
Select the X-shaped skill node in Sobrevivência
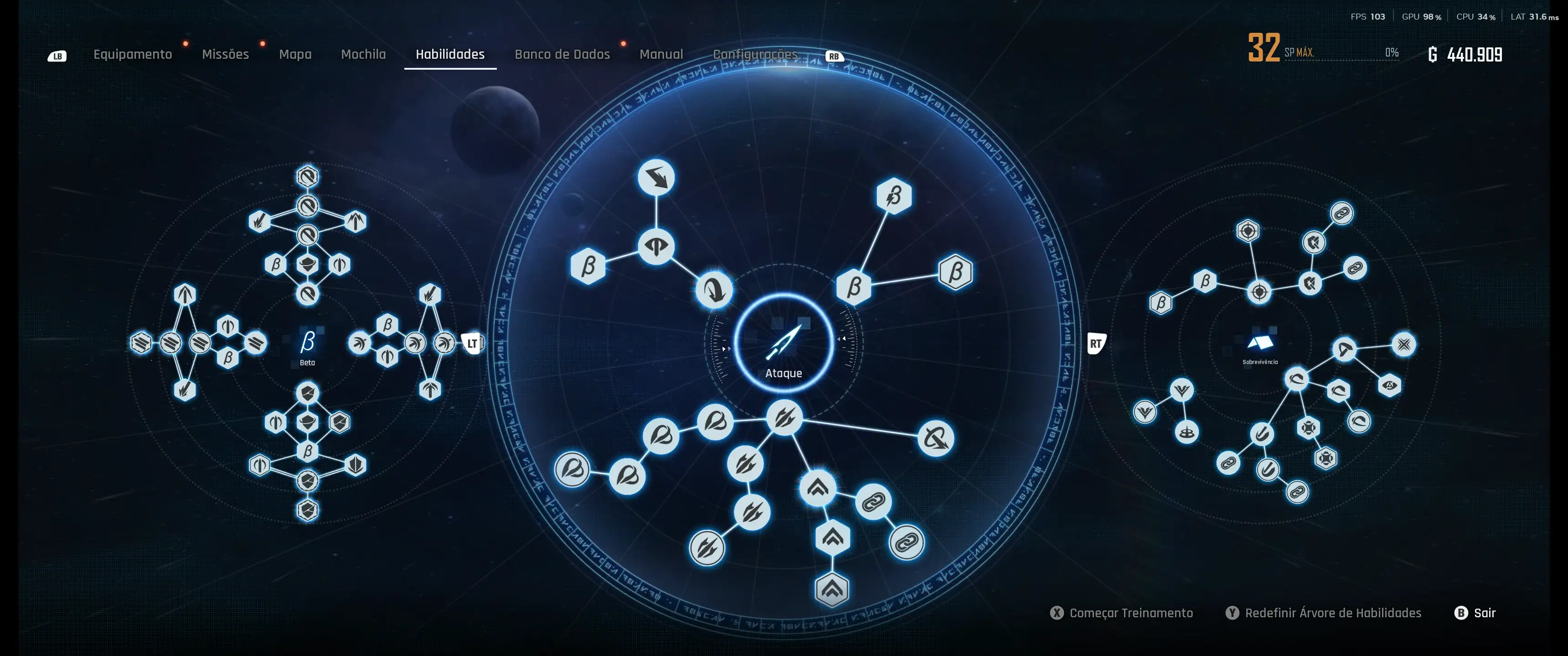[x=1403, y=344]
